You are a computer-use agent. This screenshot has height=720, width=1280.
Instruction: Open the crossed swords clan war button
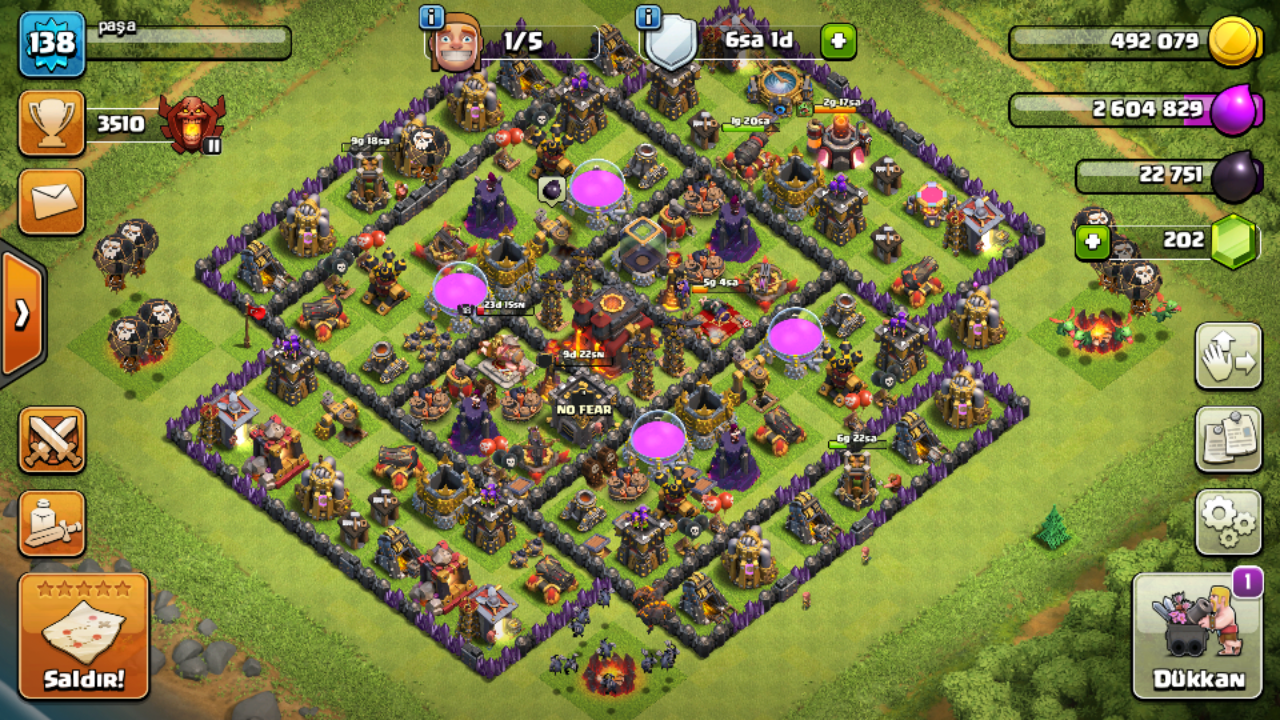[51, 440]
